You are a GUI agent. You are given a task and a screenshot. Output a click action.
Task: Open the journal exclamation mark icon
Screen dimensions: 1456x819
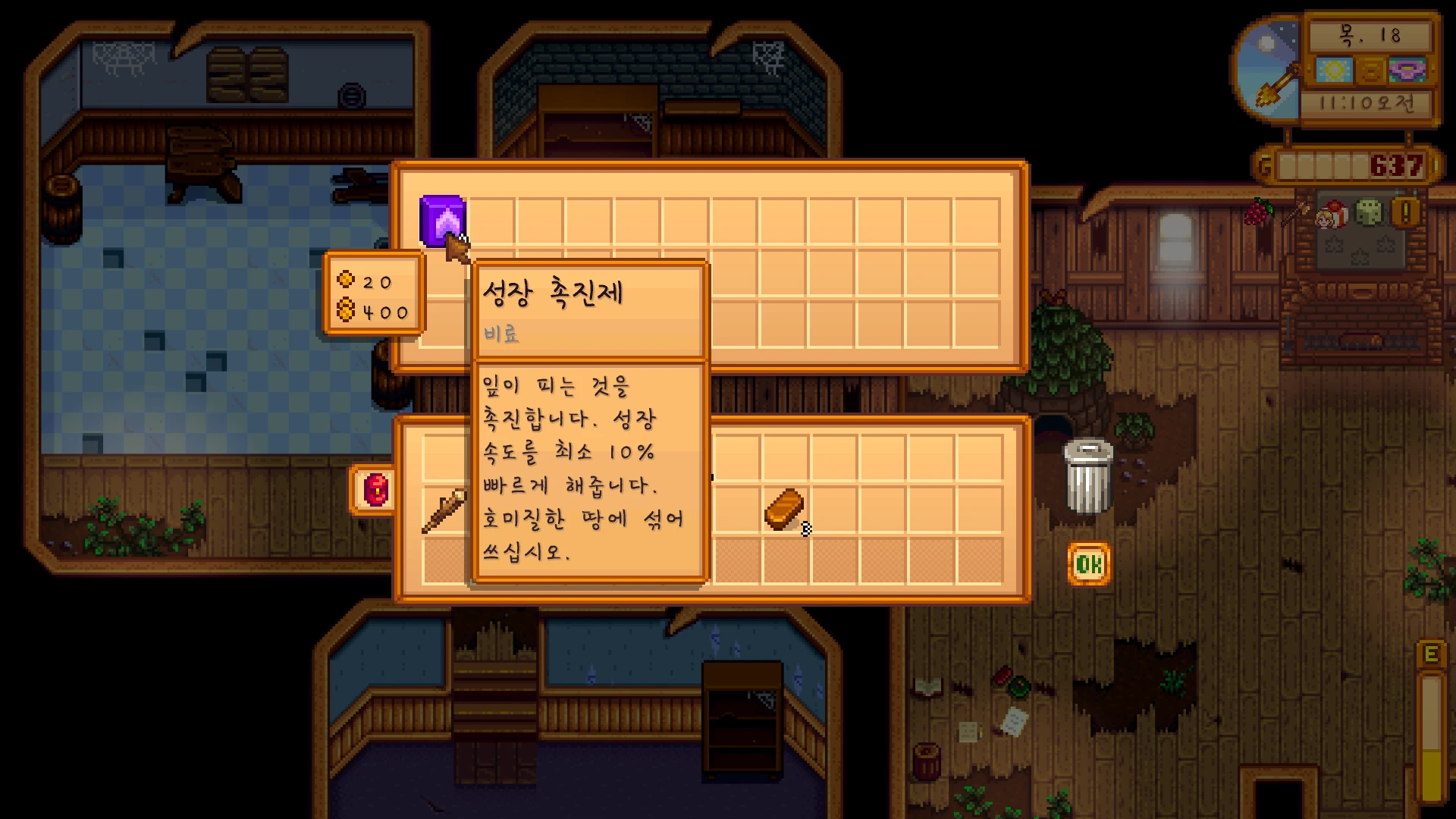pos(1405,212)
